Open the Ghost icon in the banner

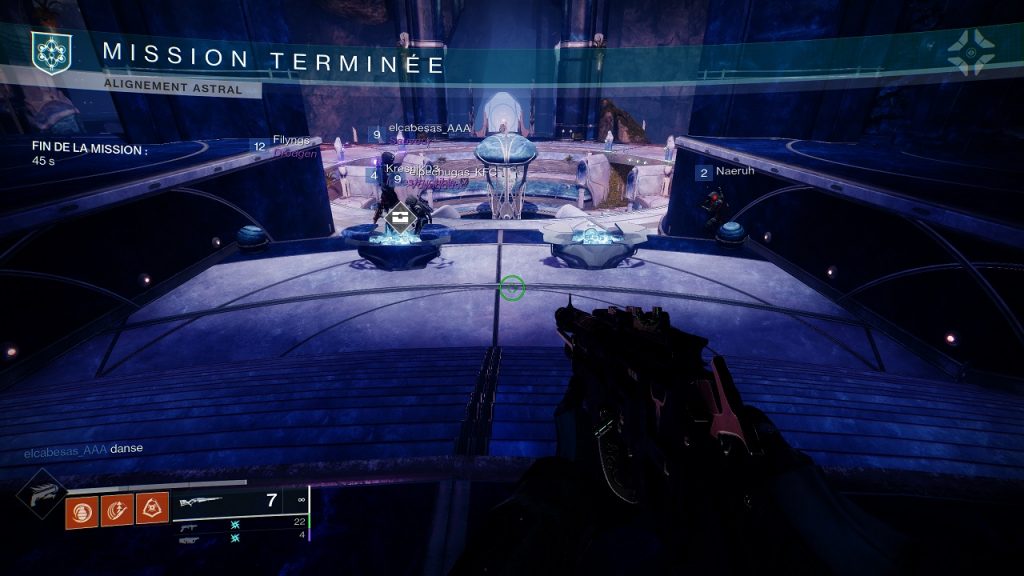969,51
